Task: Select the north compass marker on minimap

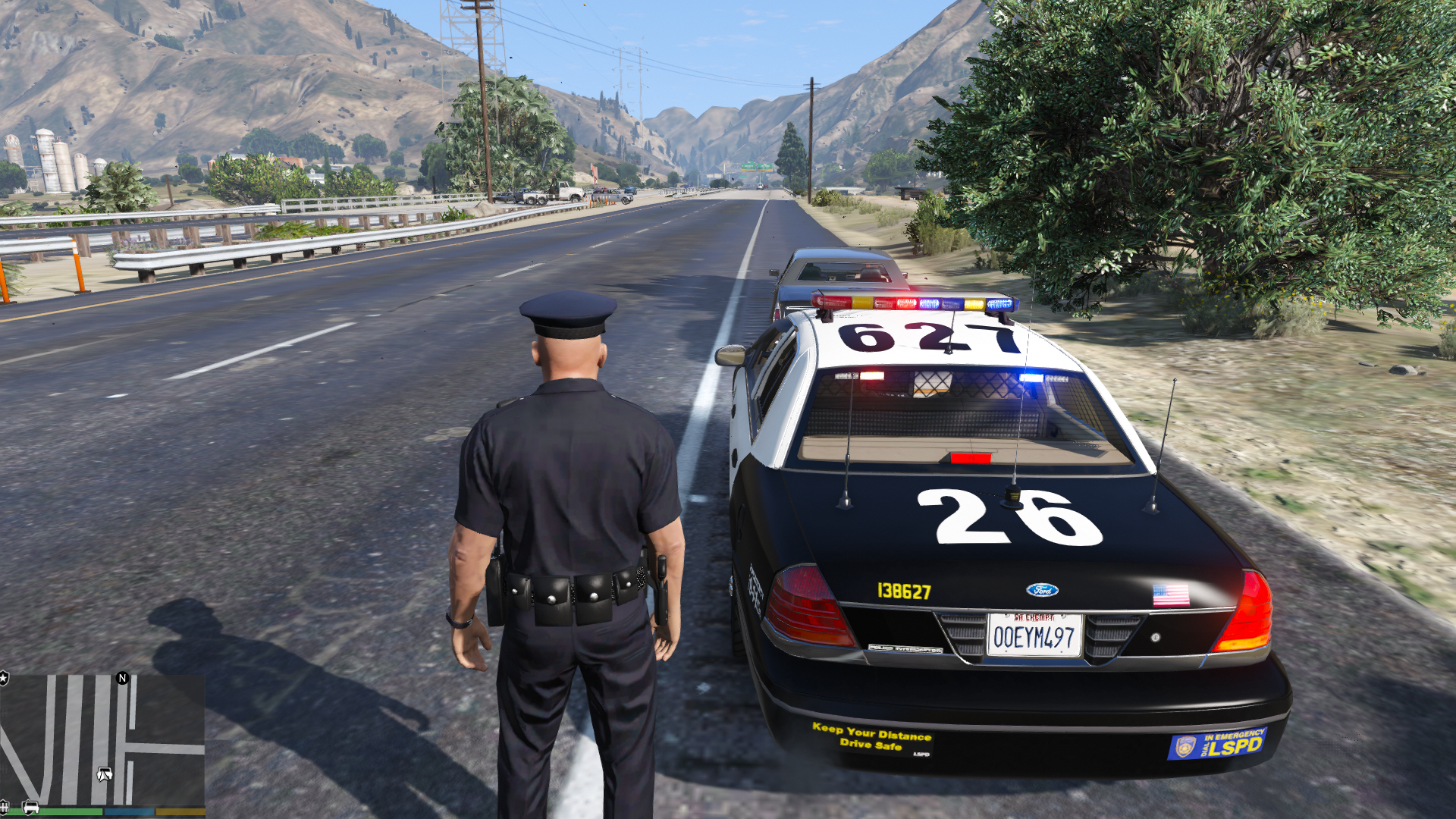Action: [x=123, y=678]
